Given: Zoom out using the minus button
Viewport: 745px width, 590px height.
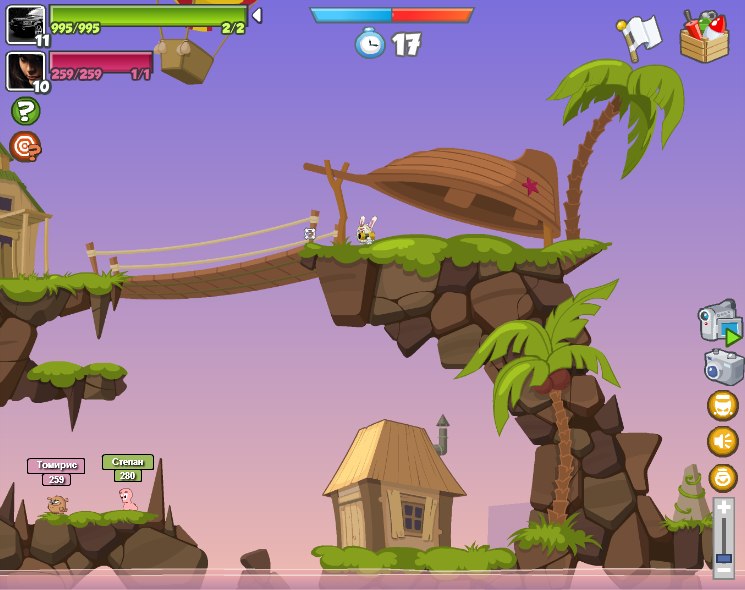Looking at the screenshot, I should (723, 569).
